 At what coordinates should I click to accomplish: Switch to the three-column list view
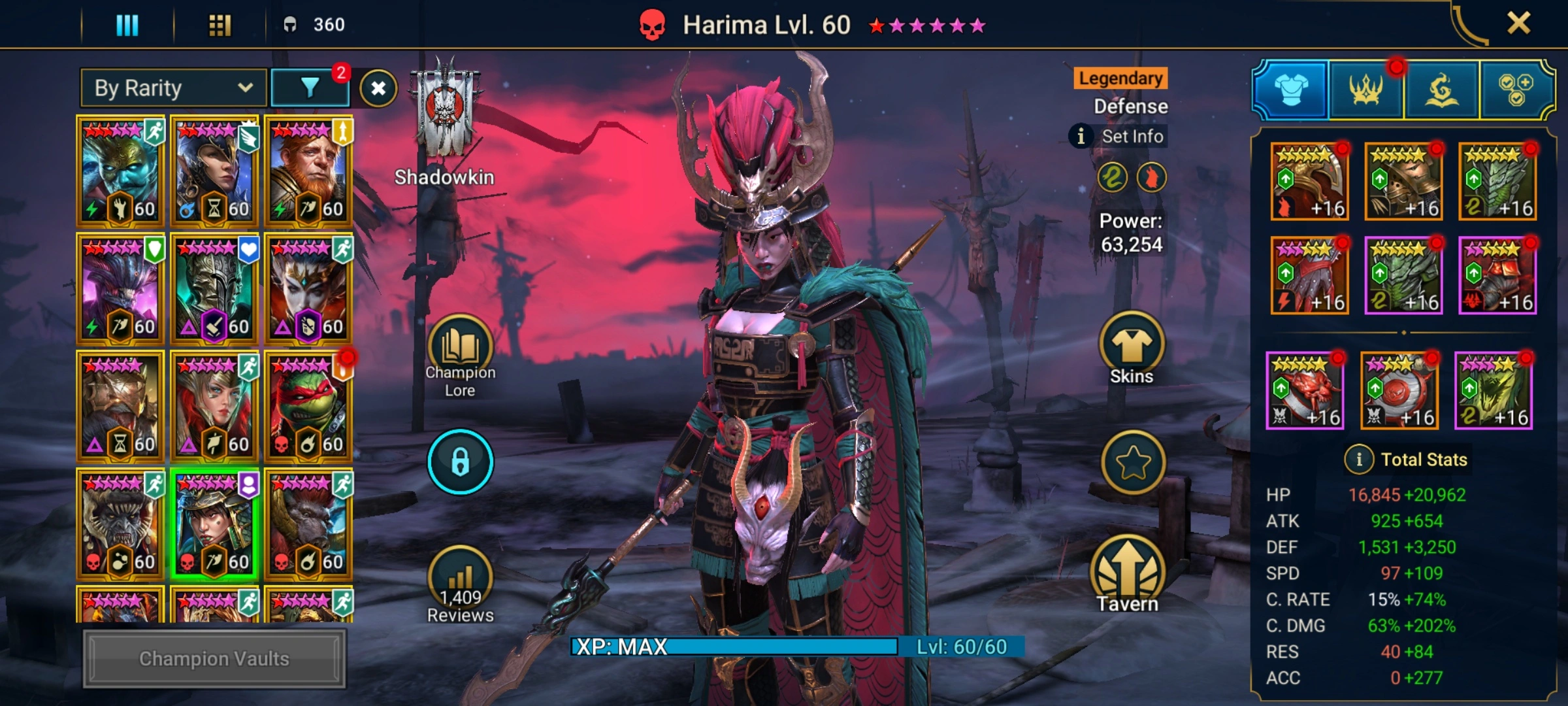(x=127, y=25)
